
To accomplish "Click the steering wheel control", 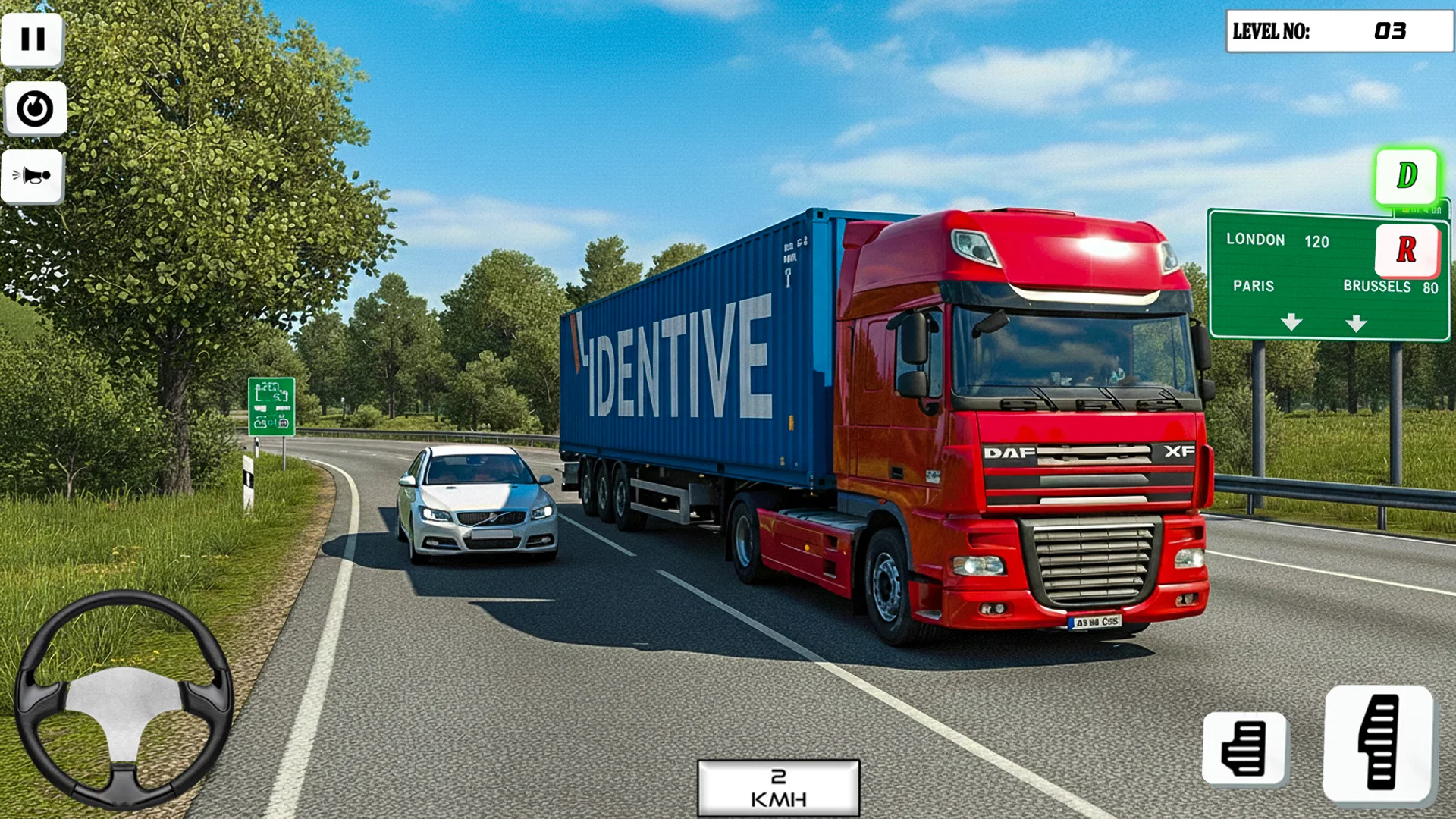I will coord(124,699).
